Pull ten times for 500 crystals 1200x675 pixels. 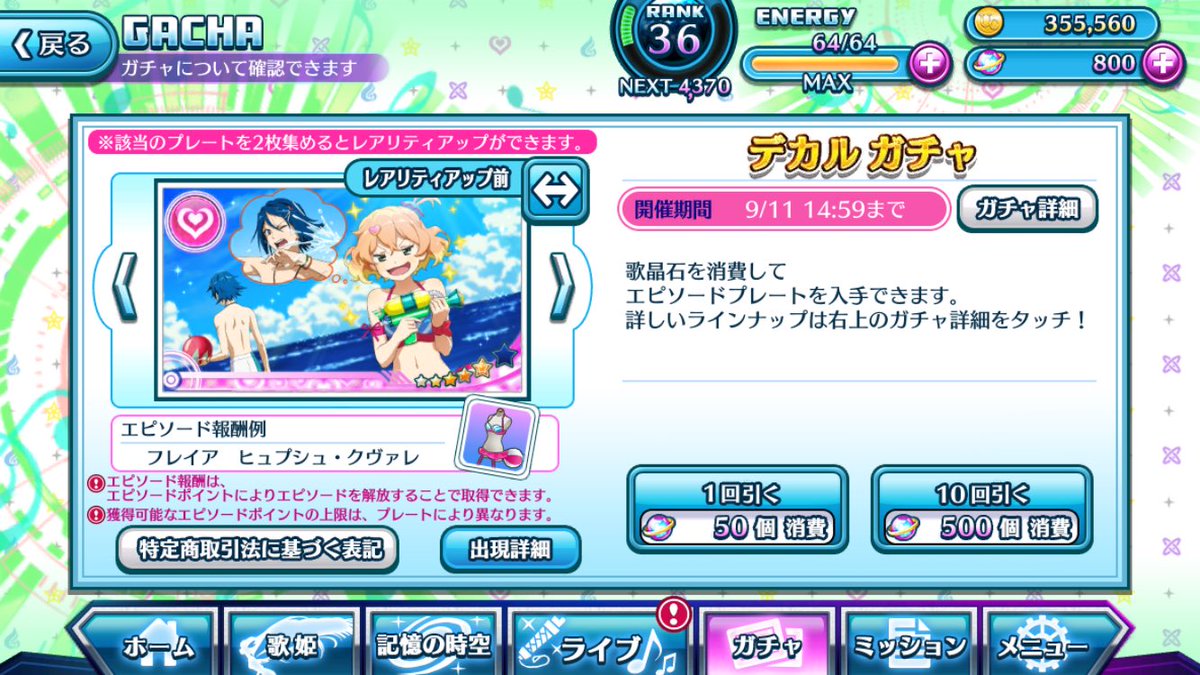click(x=981, y=508)
